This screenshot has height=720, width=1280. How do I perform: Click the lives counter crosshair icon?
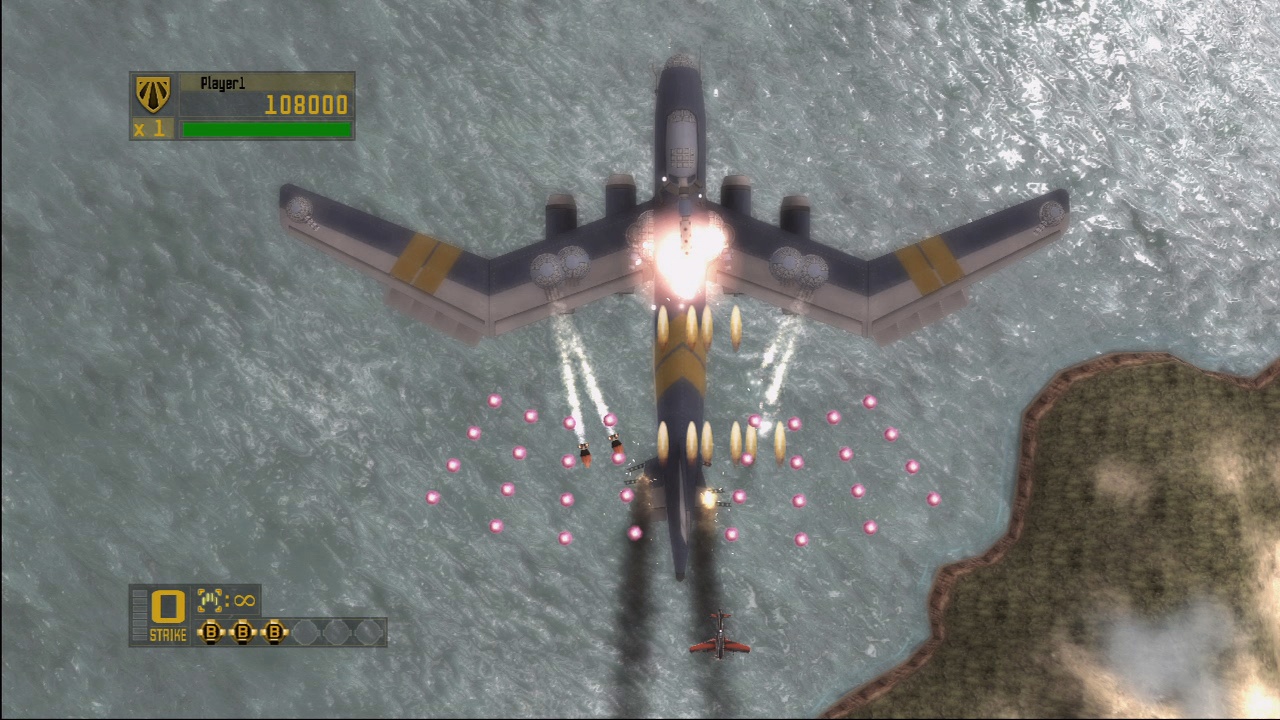(211, 600)
